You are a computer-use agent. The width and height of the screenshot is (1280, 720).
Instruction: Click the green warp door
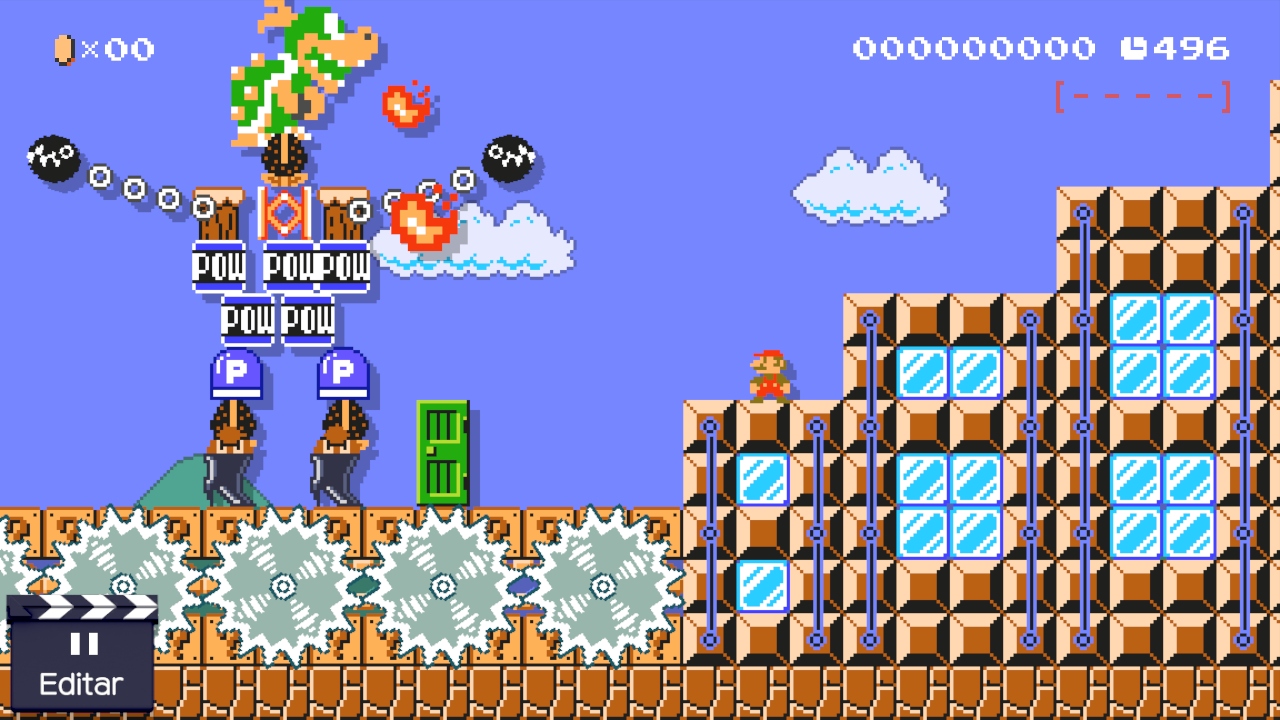(443, 450)
